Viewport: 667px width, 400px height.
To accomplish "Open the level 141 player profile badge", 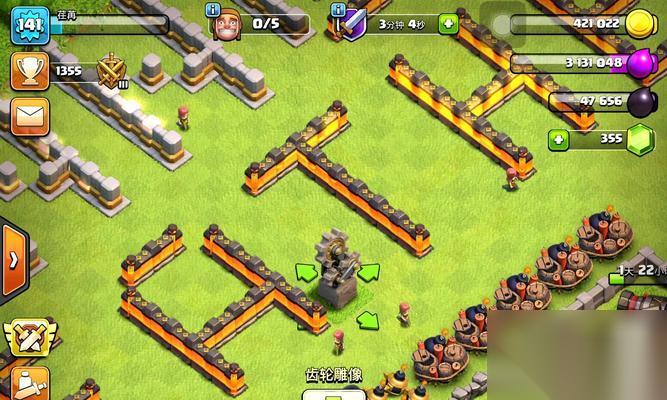I will pyautogui.click(x=29, y=24).
